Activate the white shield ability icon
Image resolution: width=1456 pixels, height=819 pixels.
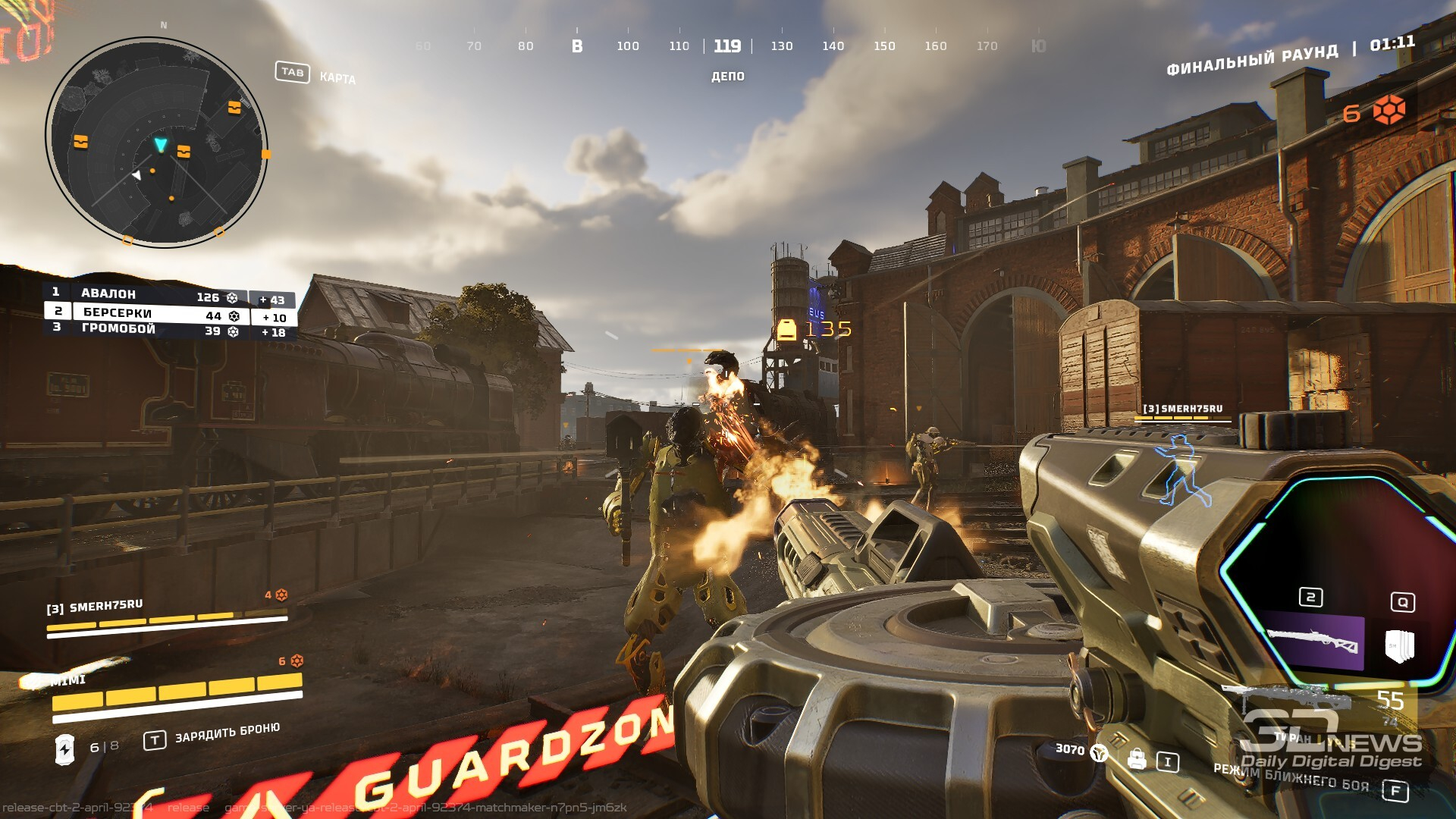coord(1400,645)
